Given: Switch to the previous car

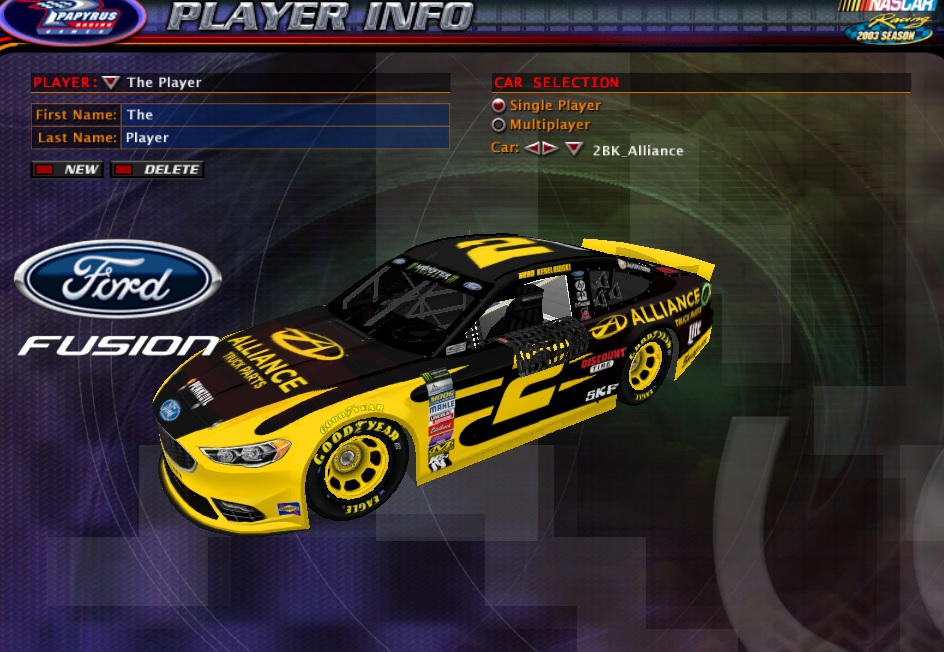Looking at the screenshot, I should coord(533,149).
